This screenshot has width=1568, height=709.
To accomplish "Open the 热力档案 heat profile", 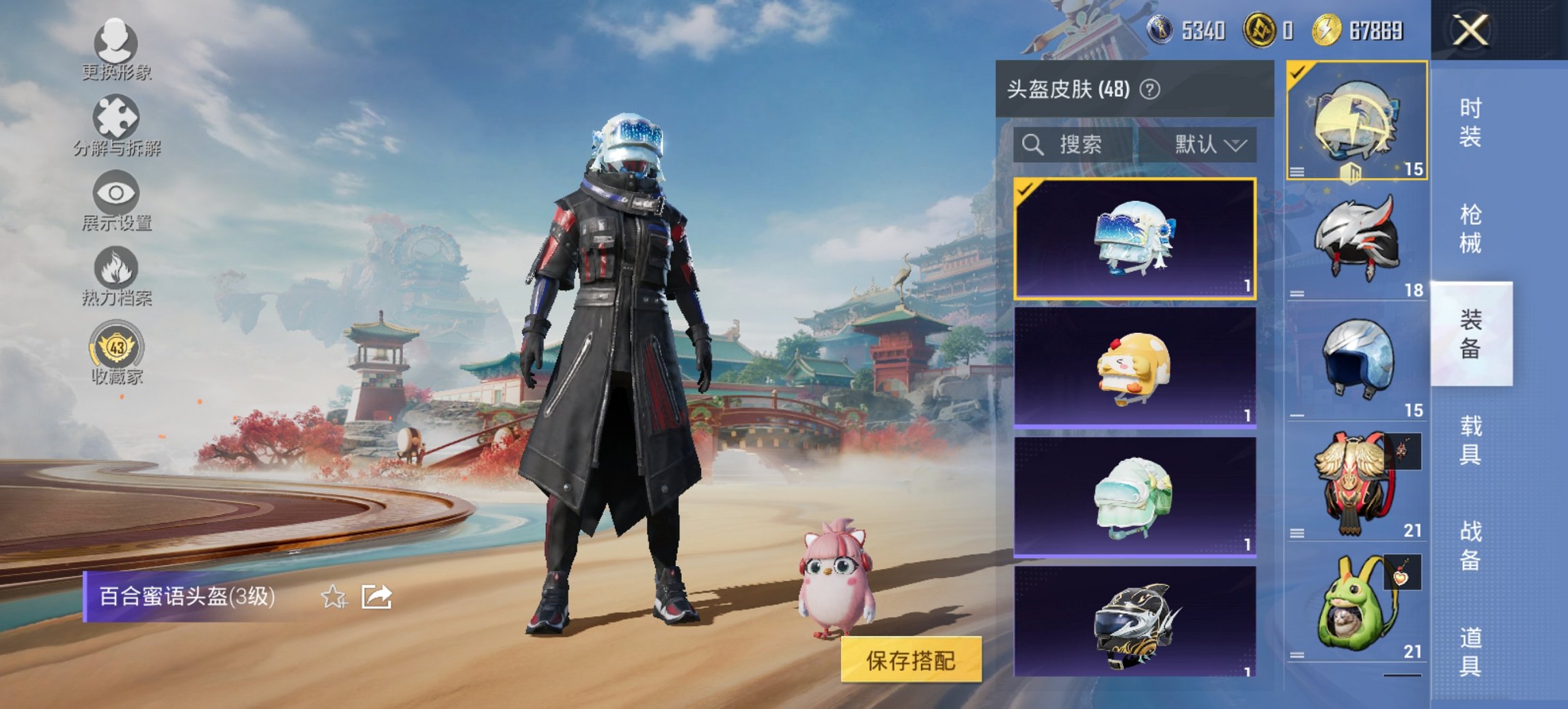I will (x=116, y=277).
